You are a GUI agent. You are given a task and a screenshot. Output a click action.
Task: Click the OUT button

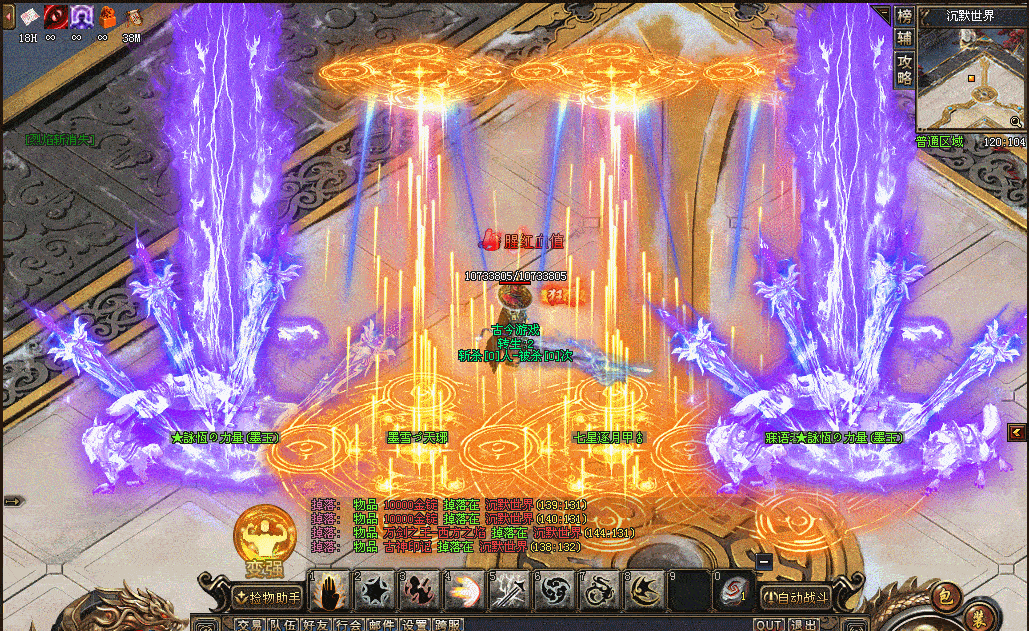click(768, 625)
